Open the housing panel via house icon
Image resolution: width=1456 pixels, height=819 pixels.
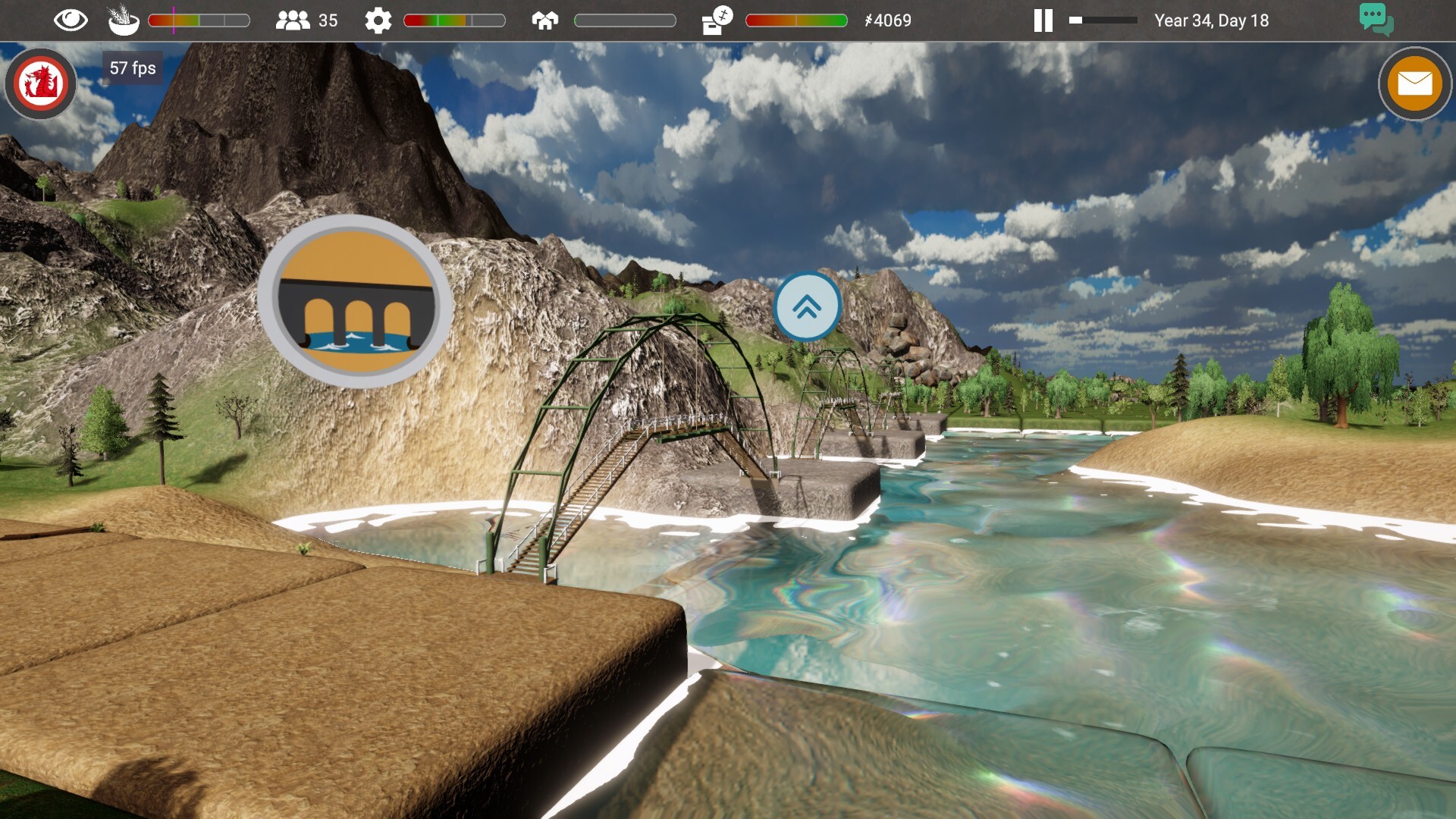click(544, 20)
